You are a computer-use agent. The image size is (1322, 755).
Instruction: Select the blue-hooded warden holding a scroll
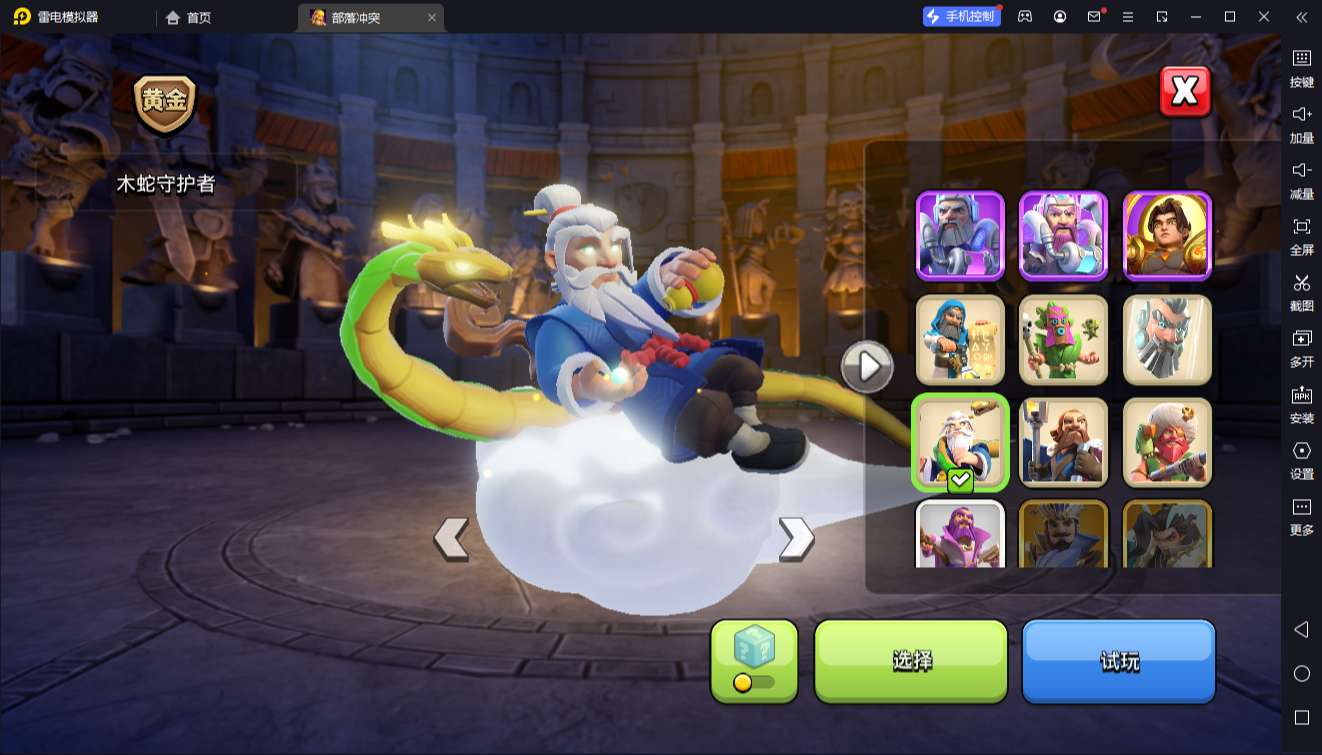960,339
